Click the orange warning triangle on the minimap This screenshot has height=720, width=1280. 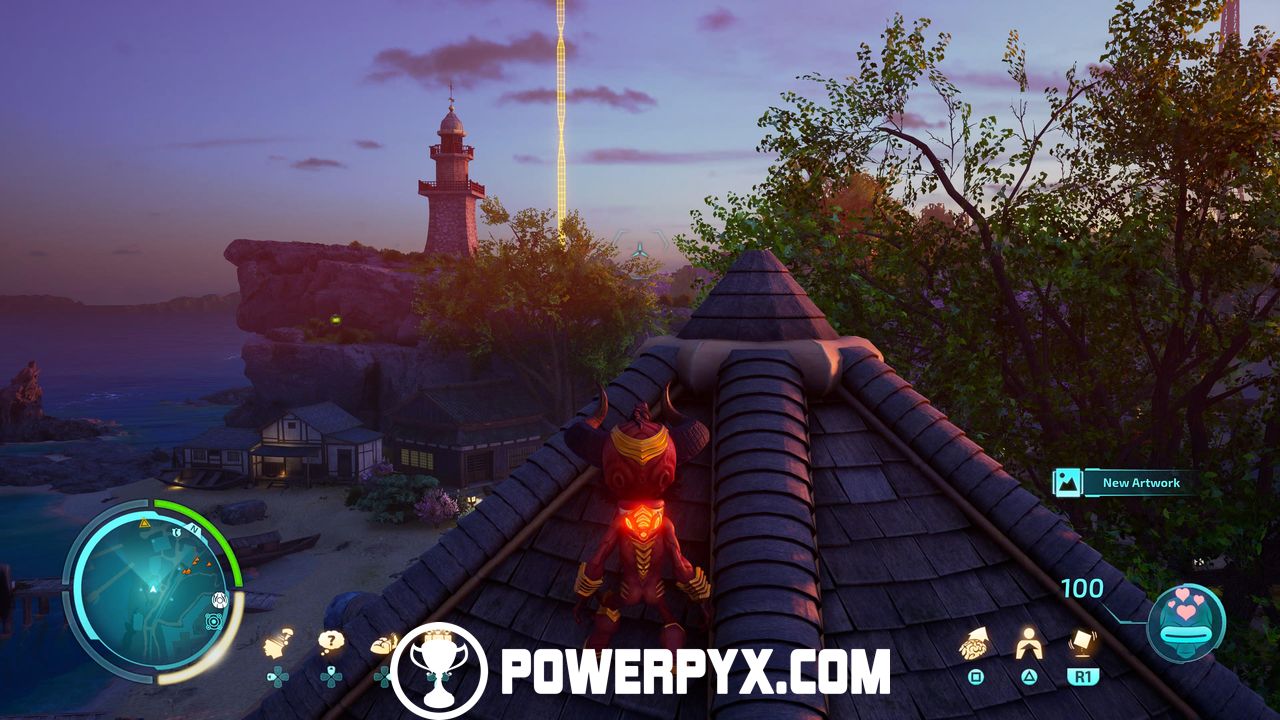tap(145, 523)
